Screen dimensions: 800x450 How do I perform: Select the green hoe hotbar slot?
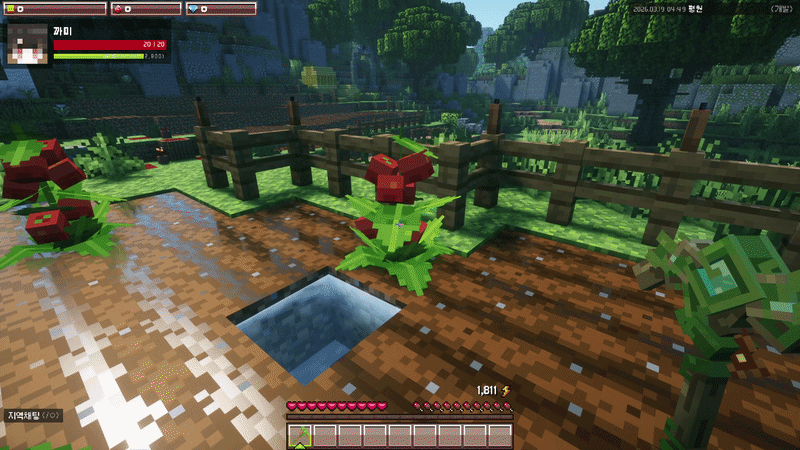(x=300, y=435)
